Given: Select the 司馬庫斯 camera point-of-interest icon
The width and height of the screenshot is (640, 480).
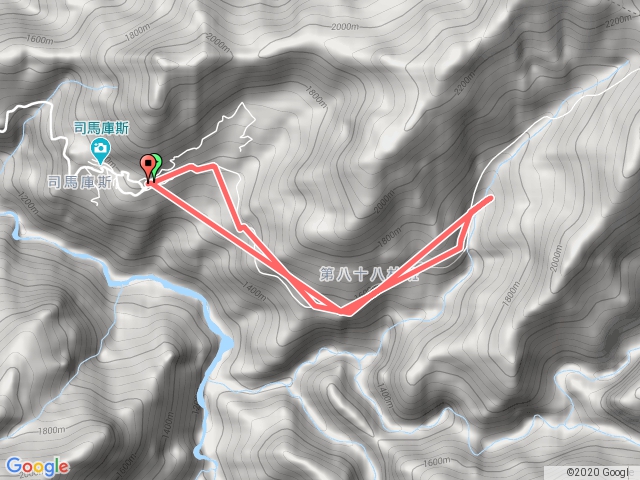Looking at the screenshot, I should (x=101, y=151).
